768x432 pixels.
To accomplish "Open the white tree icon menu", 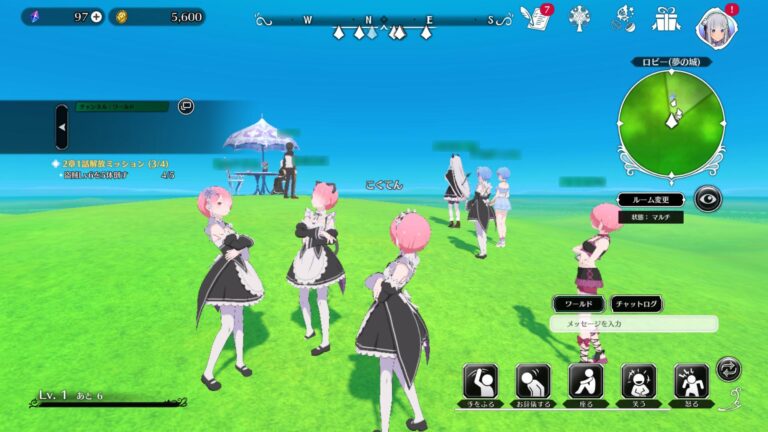I will click(x=577, y=17).
